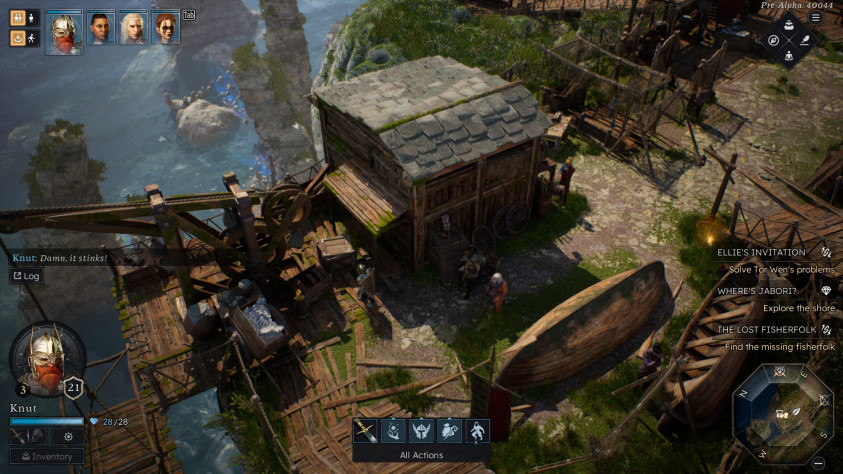The height and width of the screenshot is (474, 843).
Task: Select the red-haired companion with face paint
Action: tap(165, 29)
